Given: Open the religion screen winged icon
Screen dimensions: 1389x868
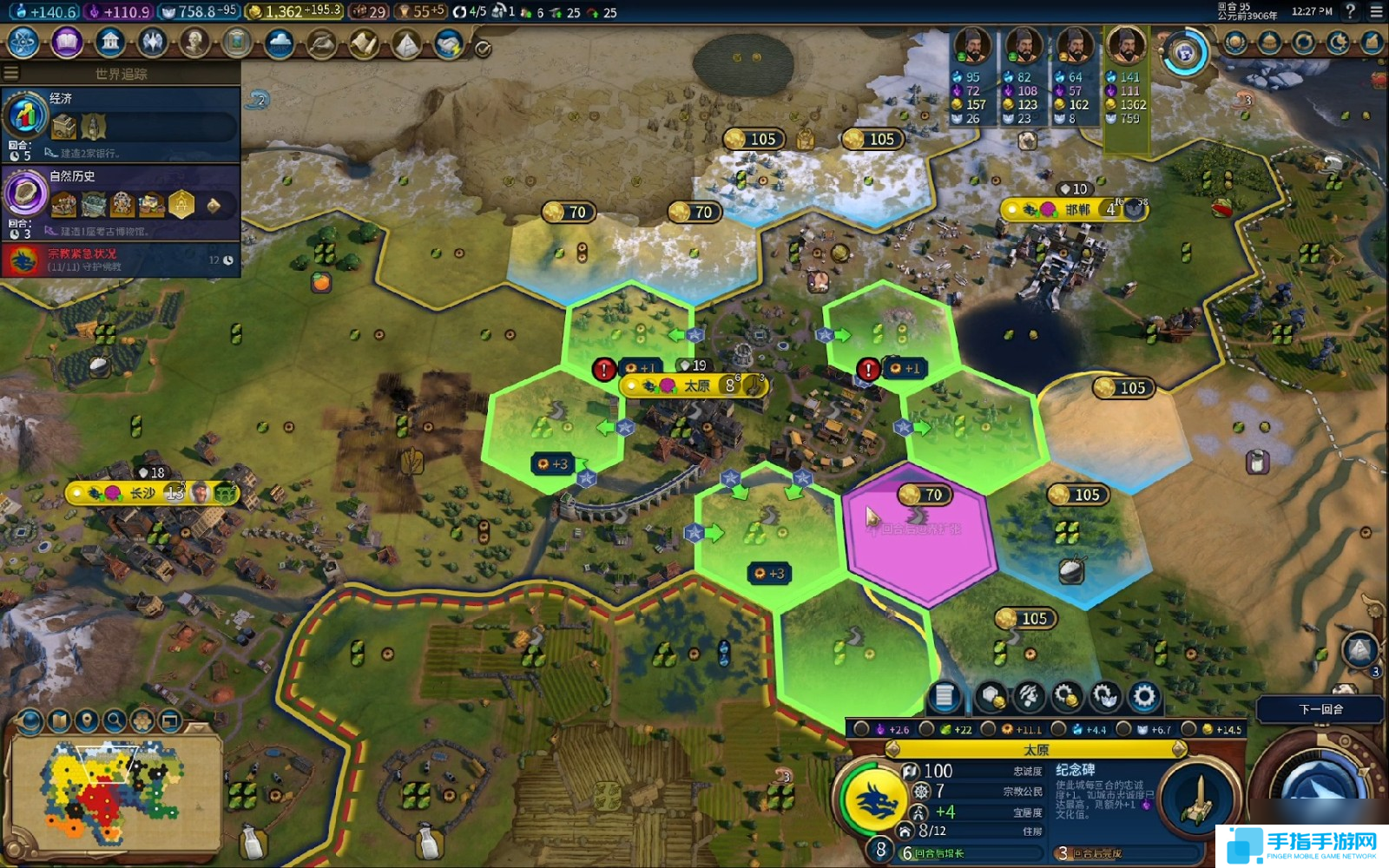Looking at the screenshot, I should [152, 42].
